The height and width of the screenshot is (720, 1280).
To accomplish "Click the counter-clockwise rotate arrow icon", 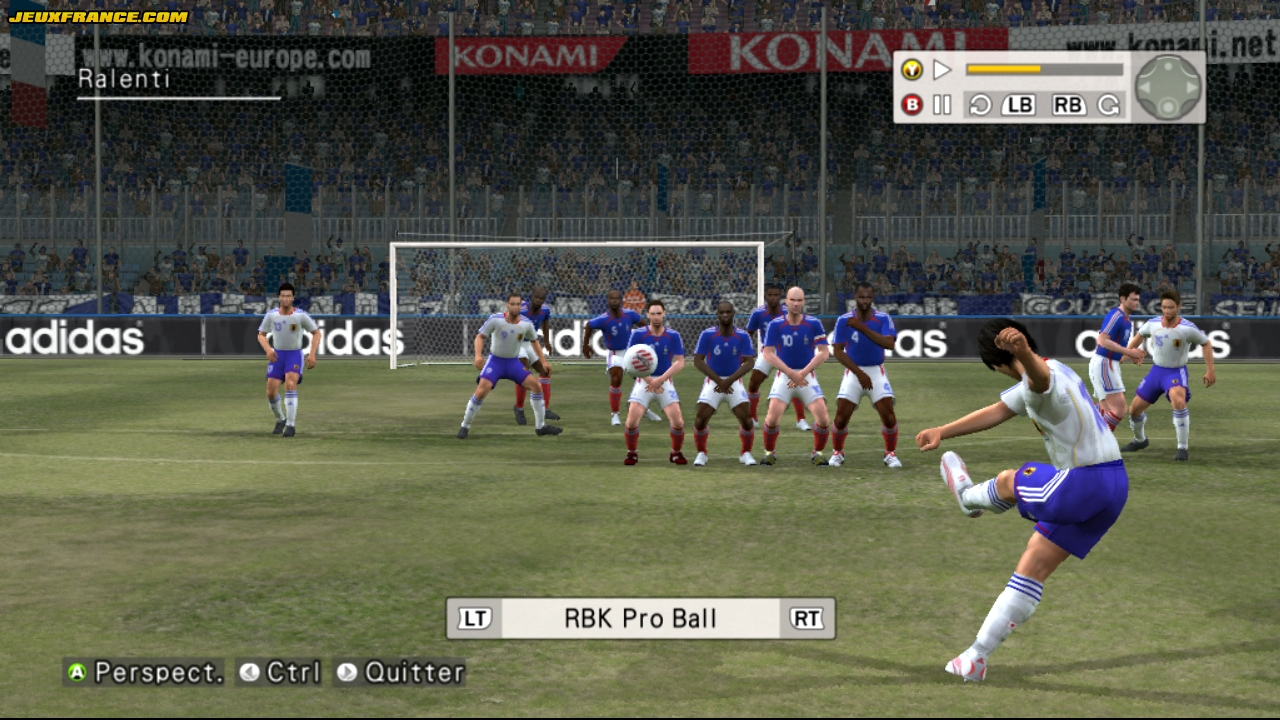I will tap(980, 105).
